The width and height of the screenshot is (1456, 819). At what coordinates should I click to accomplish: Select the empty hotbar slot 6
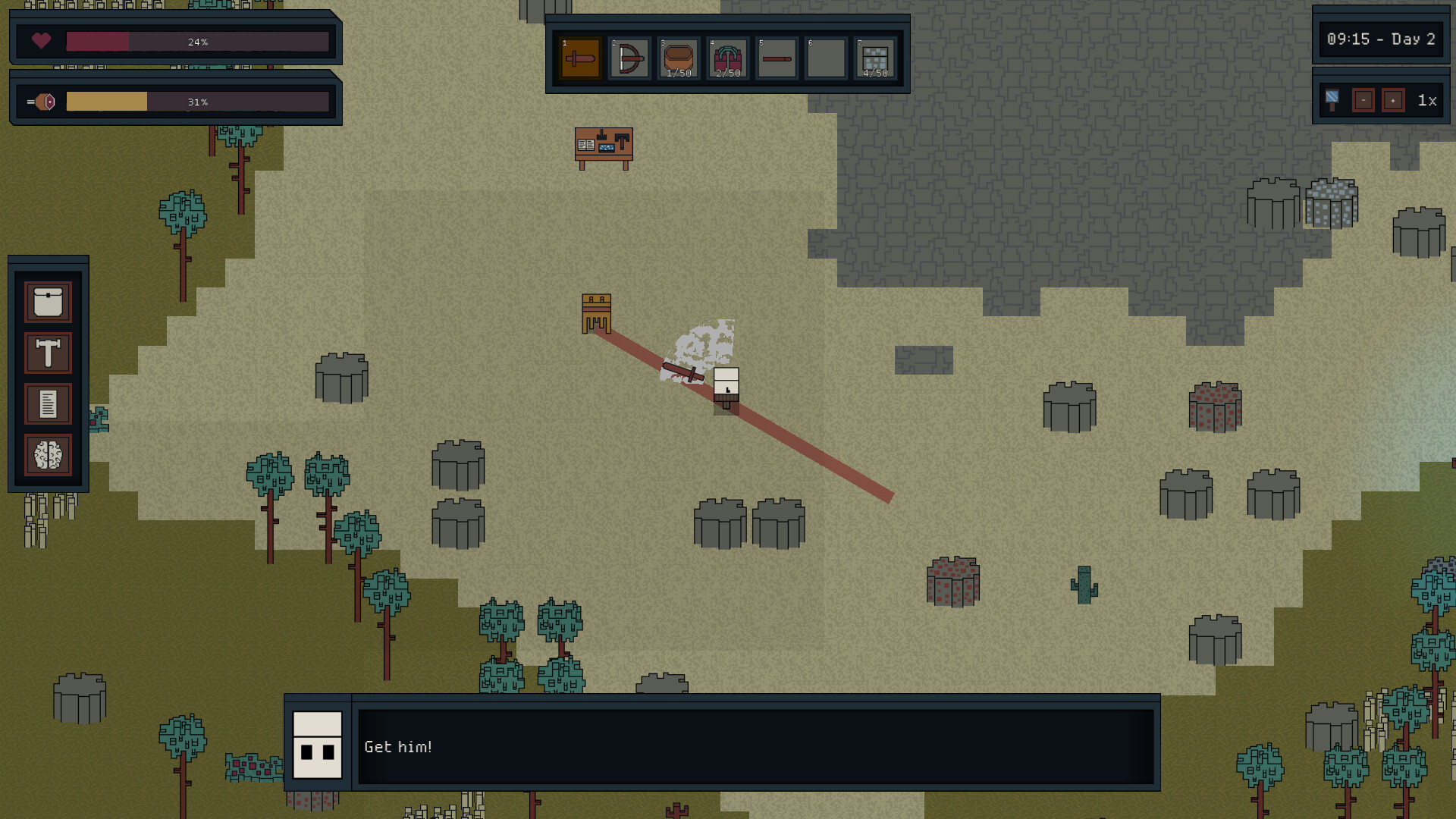[826, 57]
